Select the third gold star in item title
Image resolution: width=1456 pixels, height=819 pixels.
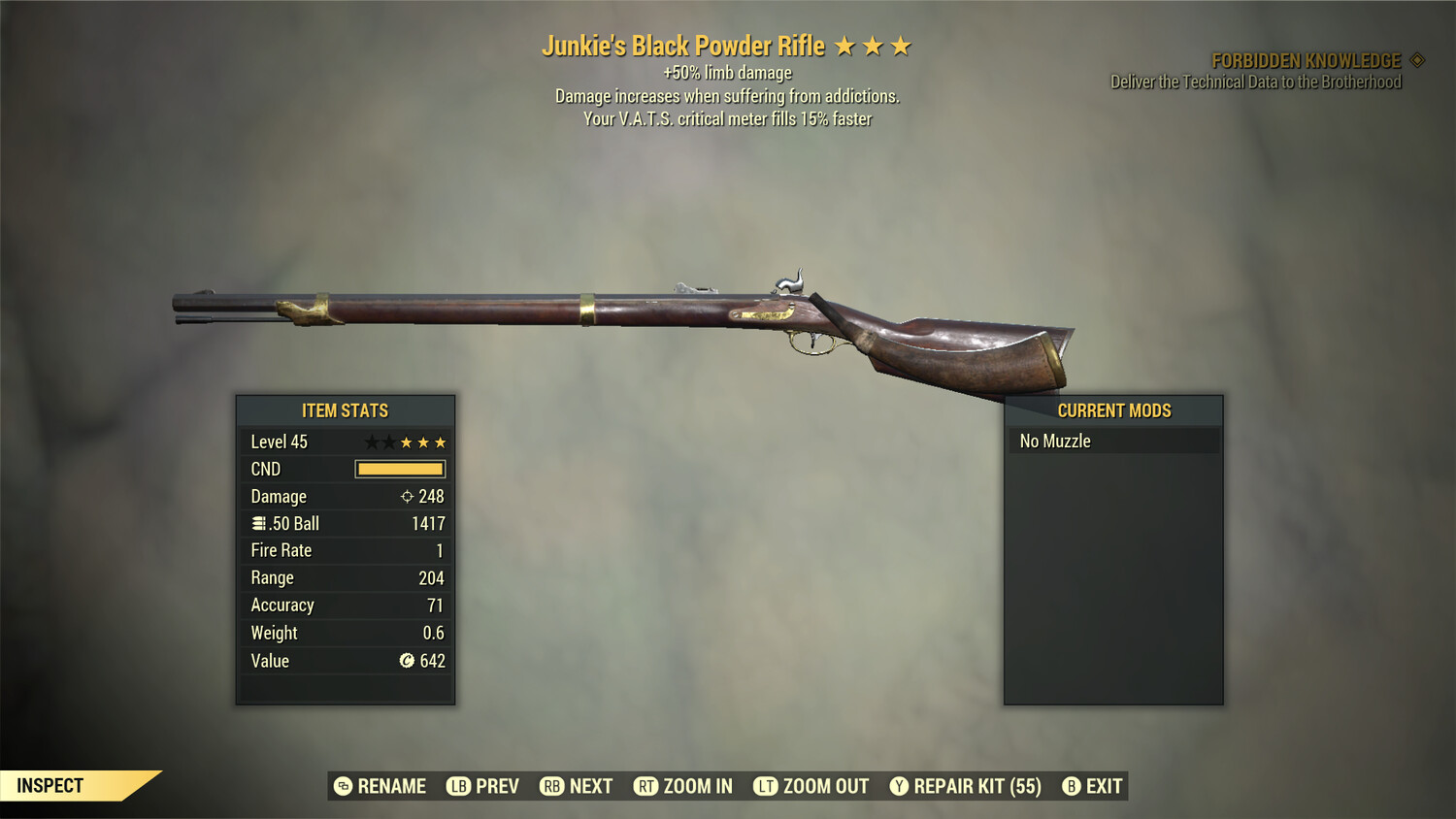(x=902, y=45)
